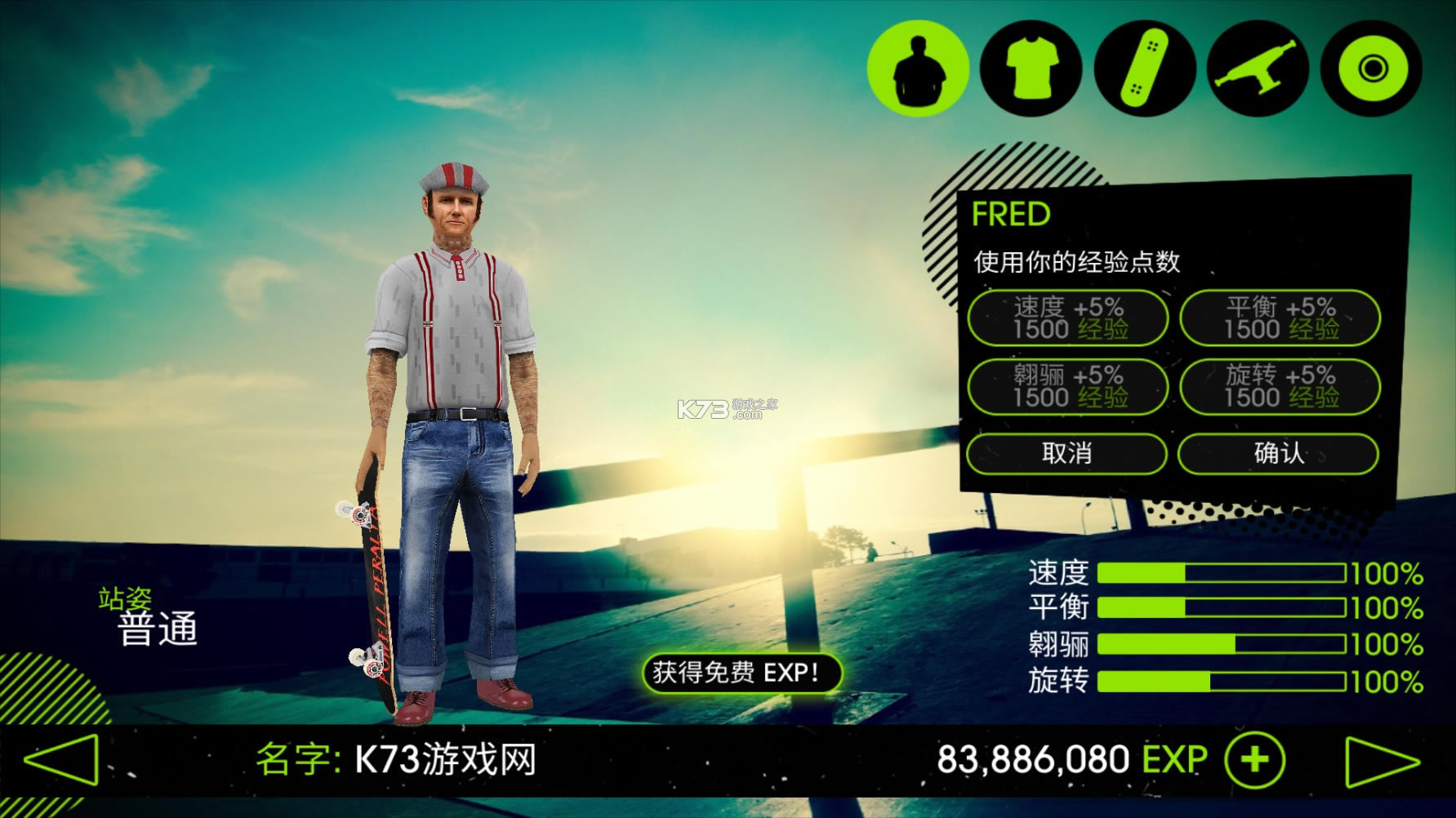
Task: Buy the 速度 +5% upgrade
Action: pyautogui.click(x=1068, y=318)
